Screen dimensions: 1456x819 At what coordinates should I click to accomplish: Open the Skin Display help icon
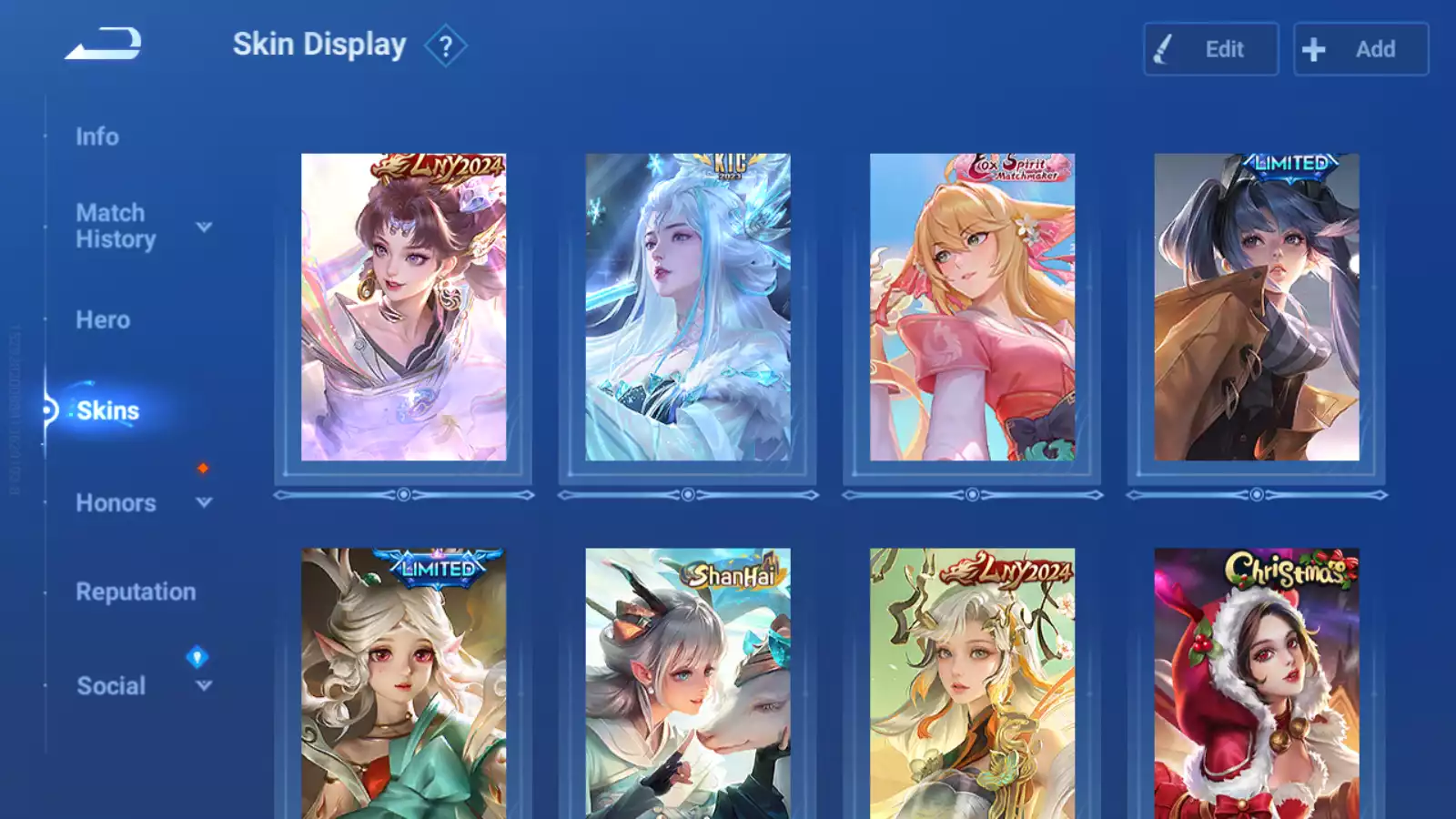tap(445, 46)
